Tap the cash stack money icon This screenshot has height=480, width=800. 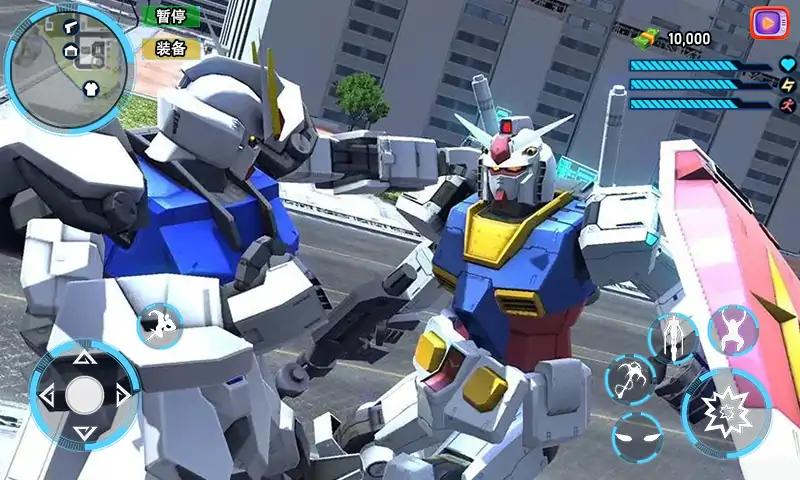(650, 39)
